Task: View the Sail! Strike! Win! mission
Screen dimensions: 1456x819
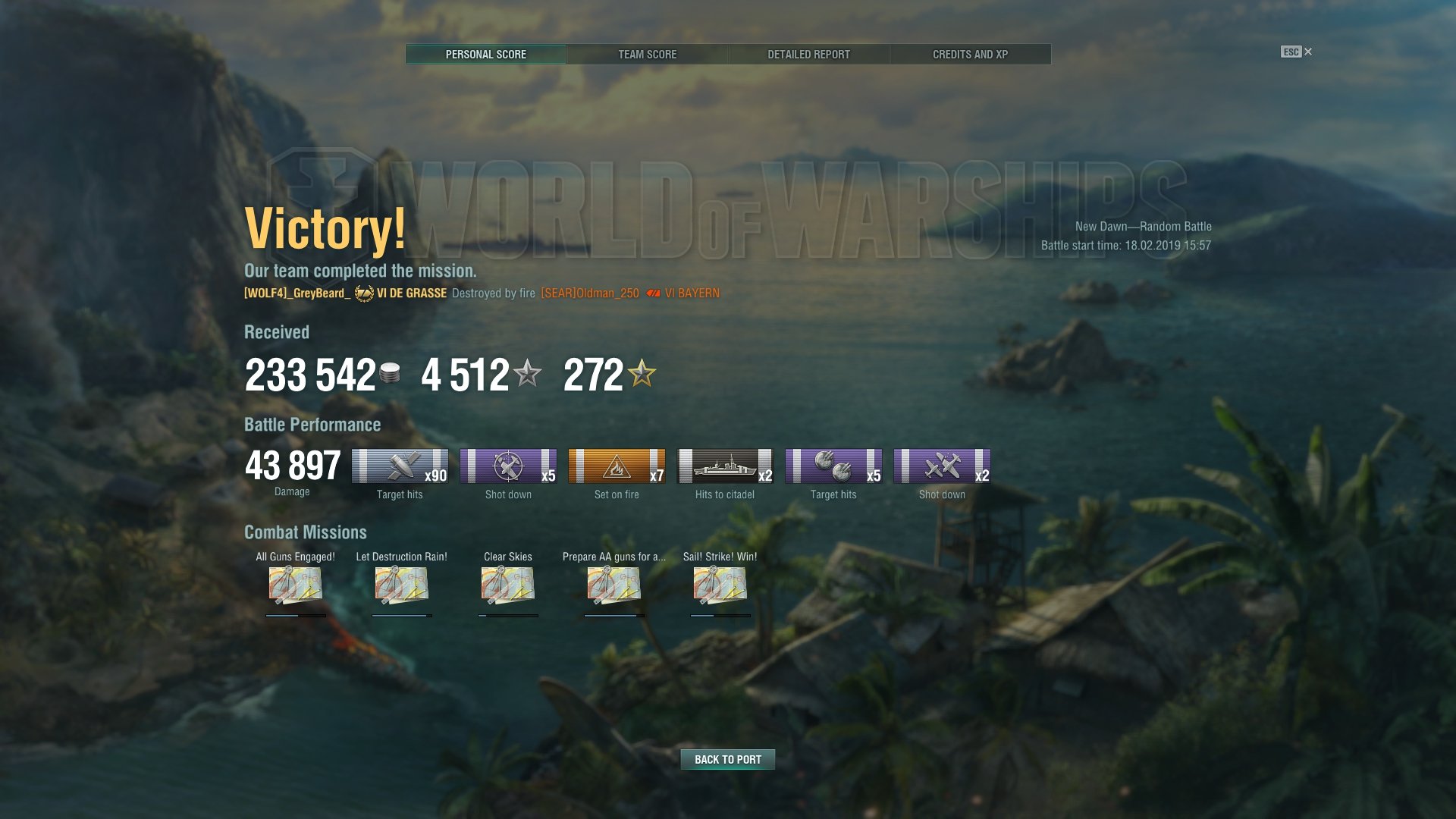Action: tap(720, 585)
